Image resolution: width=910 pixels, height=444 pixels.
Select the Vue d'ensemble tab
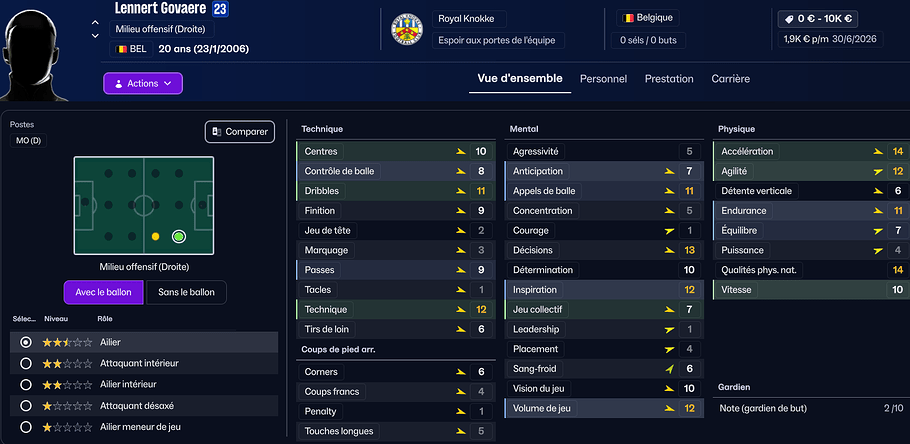point(520,78)
